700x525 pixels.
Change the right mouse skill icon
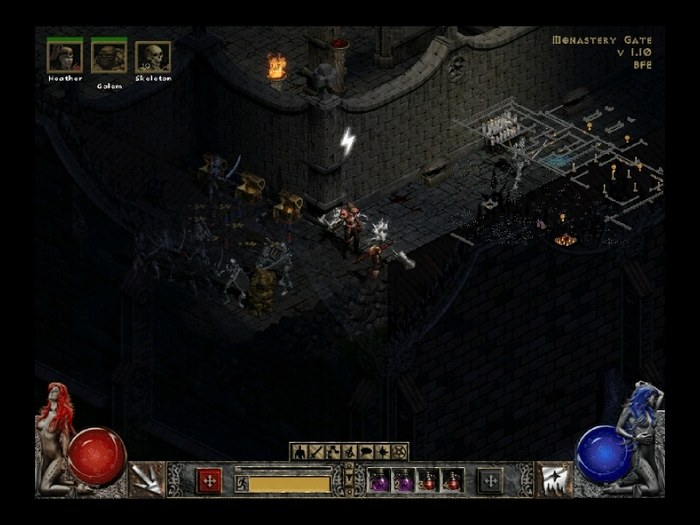pos(552,479)
